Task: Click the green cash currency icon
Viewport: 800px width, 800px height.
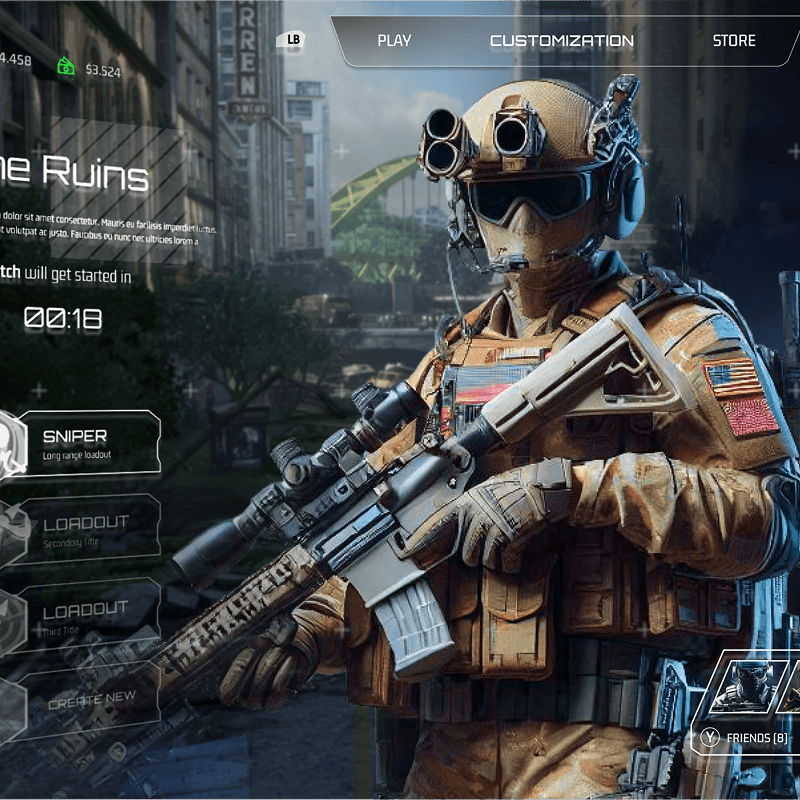Action: [66, 66]
